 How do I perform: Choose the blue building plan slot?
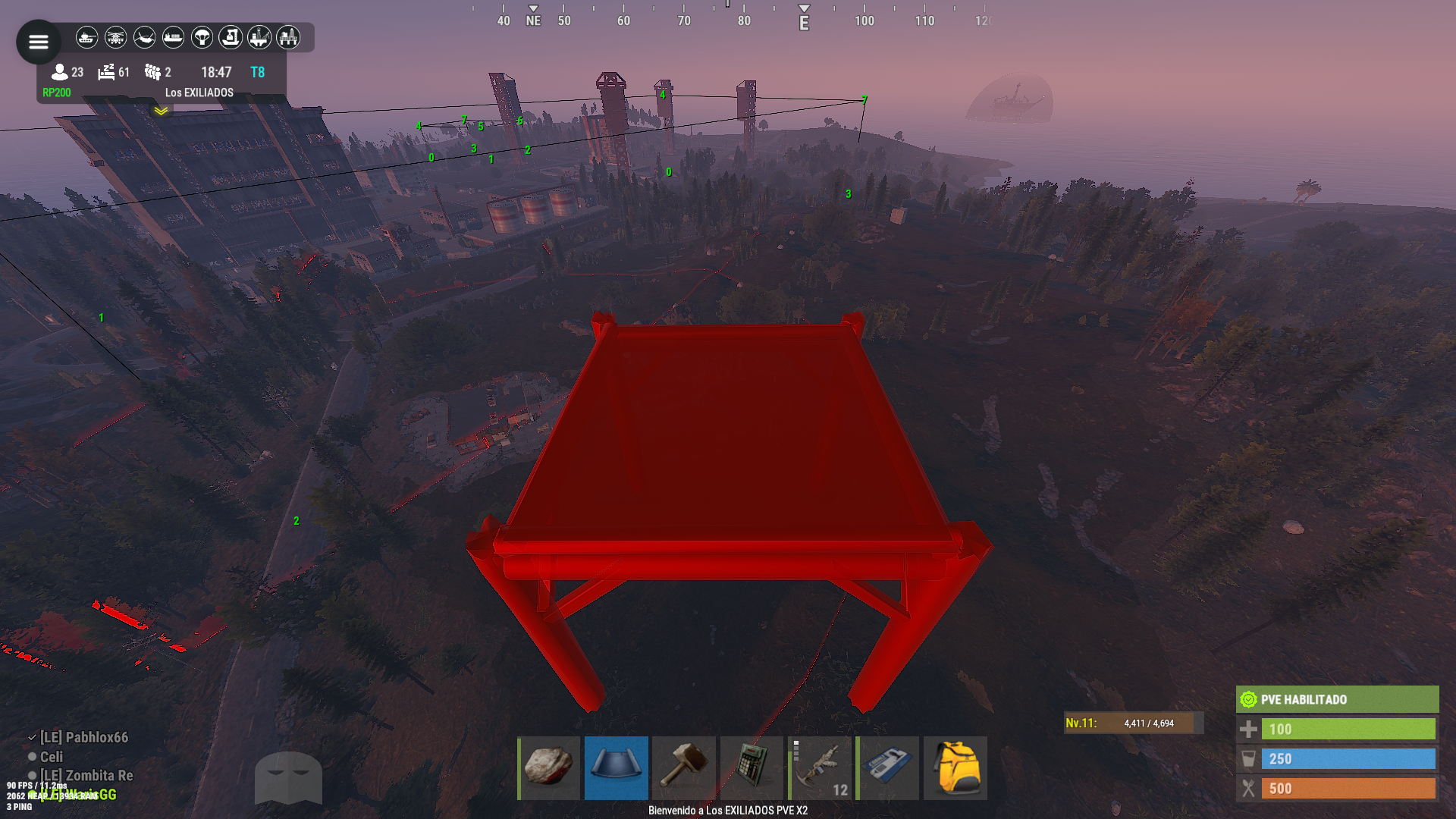pyautogui.click(x=616, y=767)
